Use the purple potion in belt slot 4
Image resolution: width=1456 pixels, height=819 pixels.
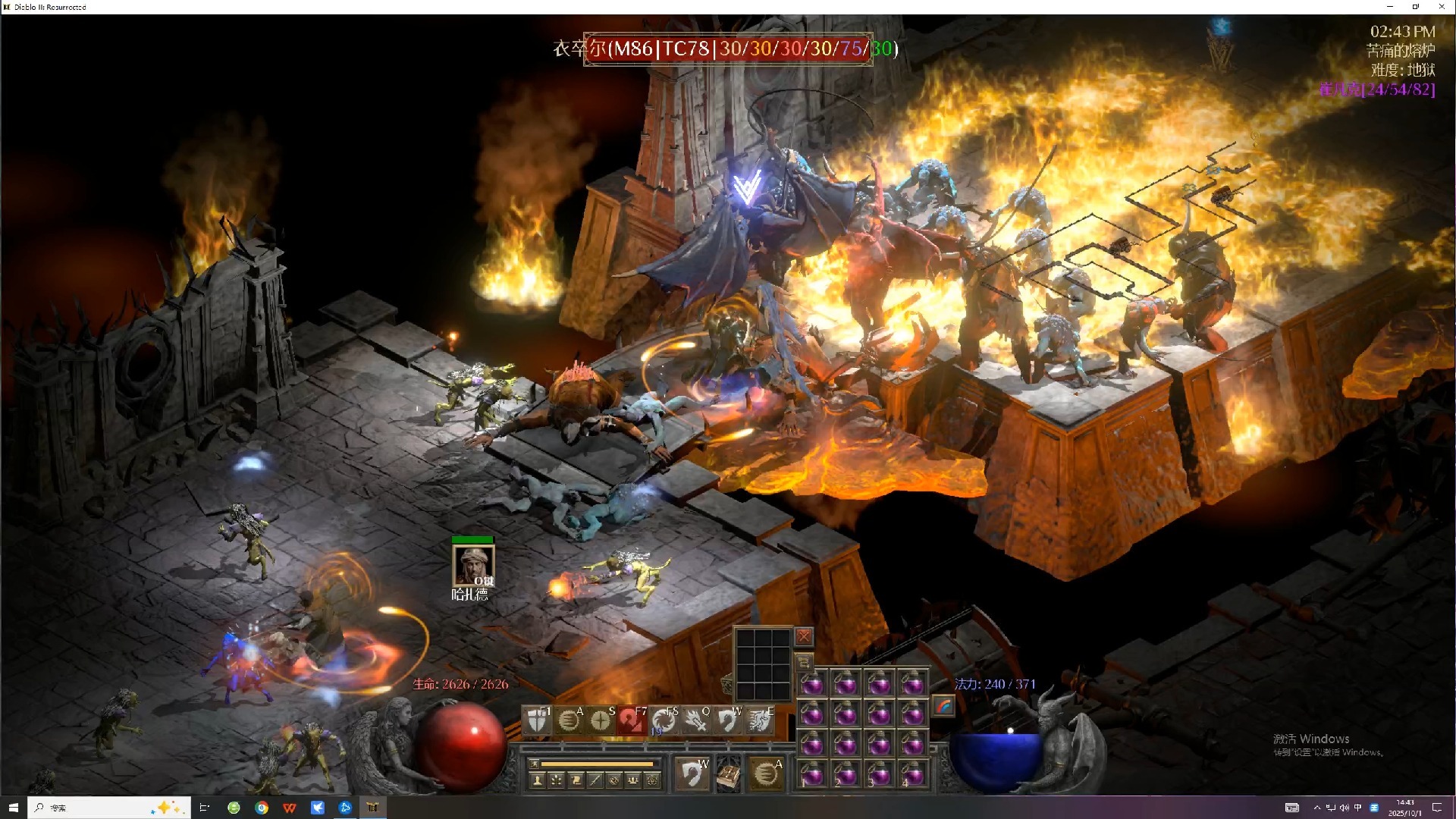point(912,775)
